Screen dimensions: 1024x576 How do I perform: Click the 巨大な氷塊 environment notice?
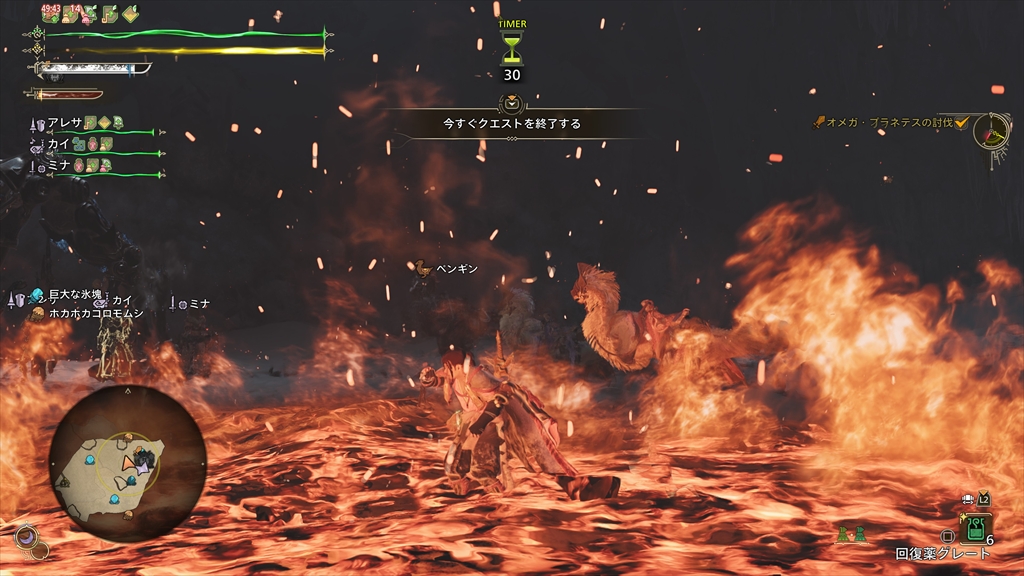[x=76, y=295]
